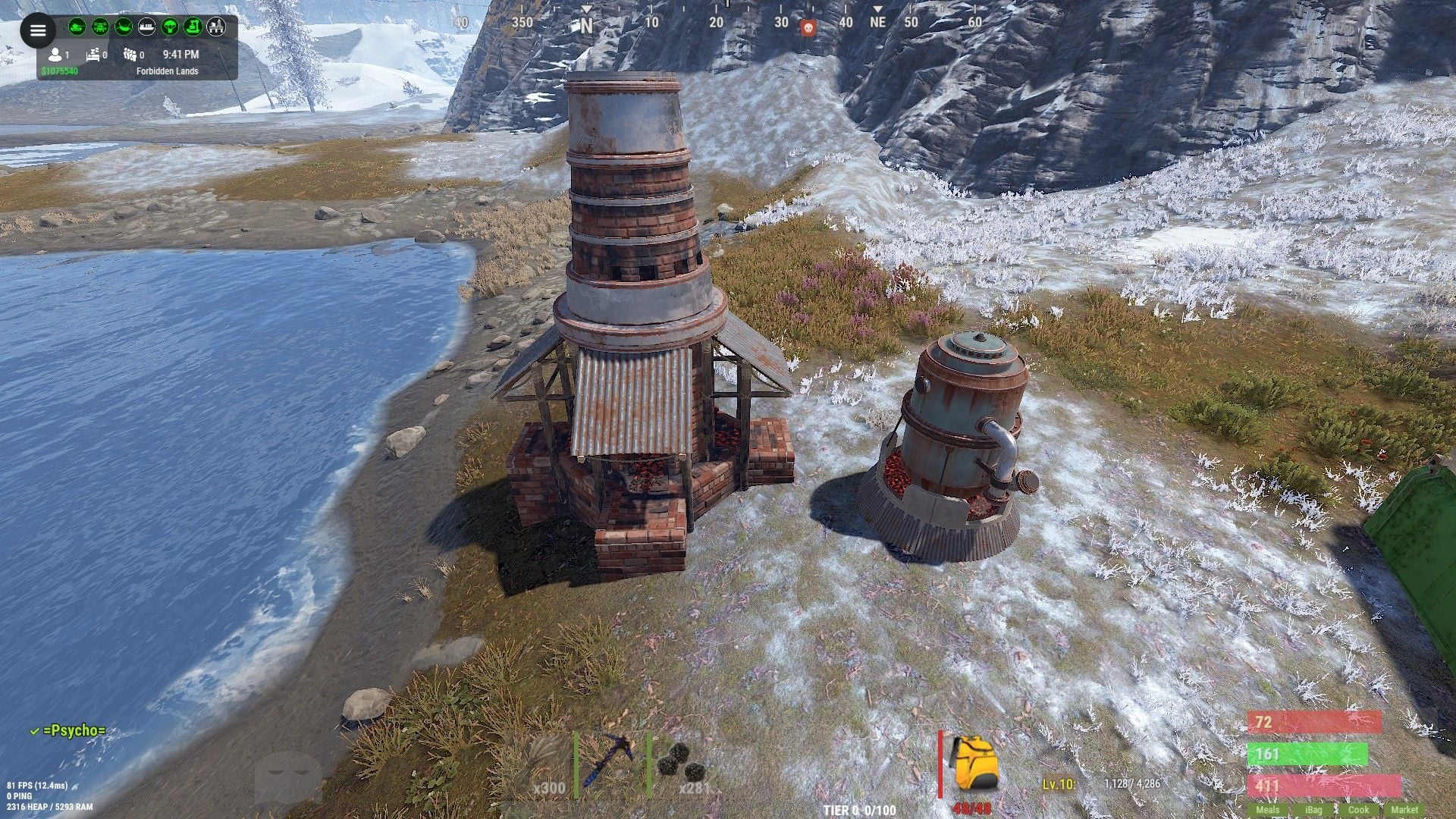This screenshot has width=1456, height=819.
Task: Select the cargo ship event icon
Action: [x=147, y=27]
